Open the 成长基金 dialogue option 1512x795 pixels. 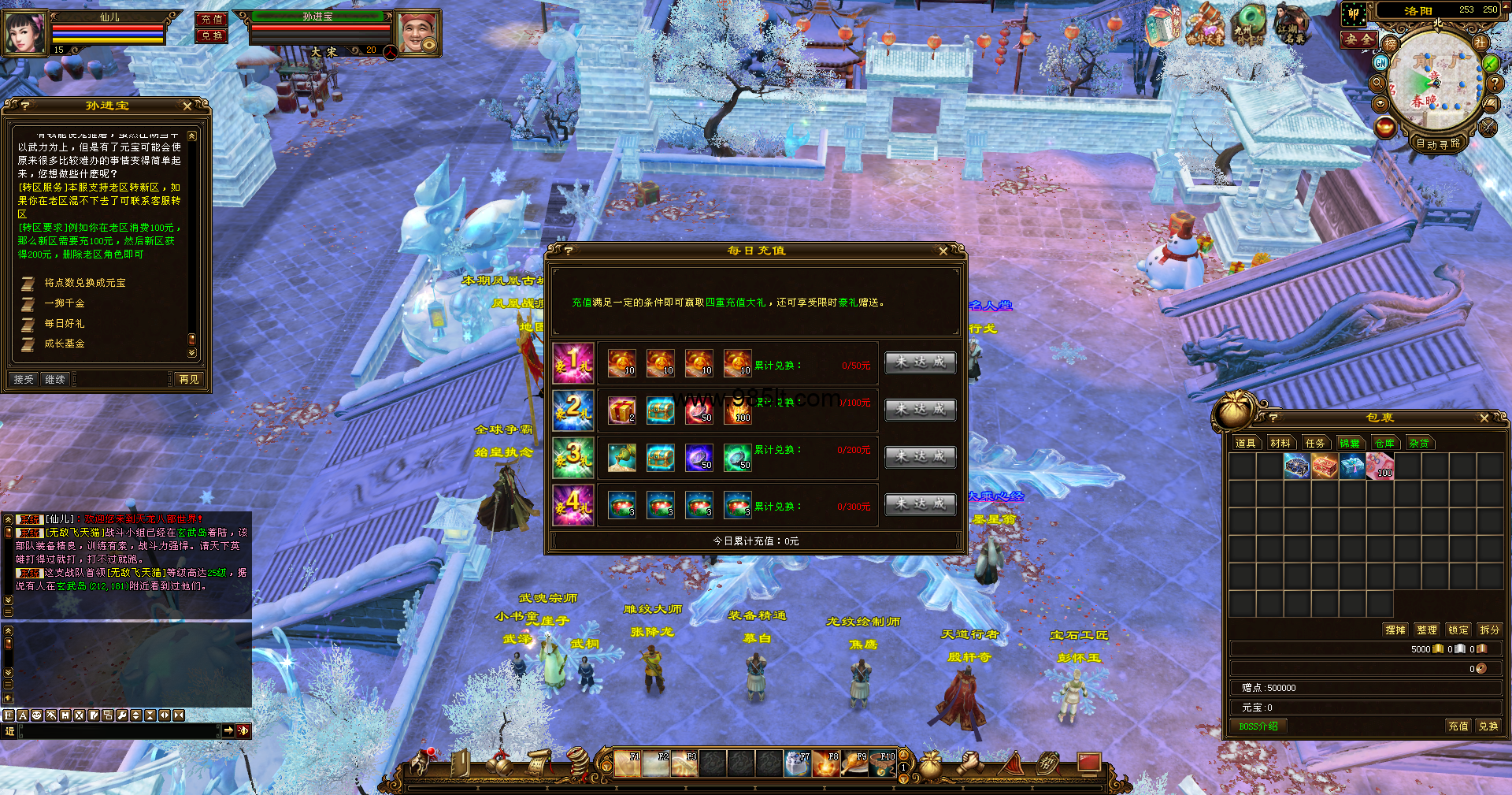point(65,344)
